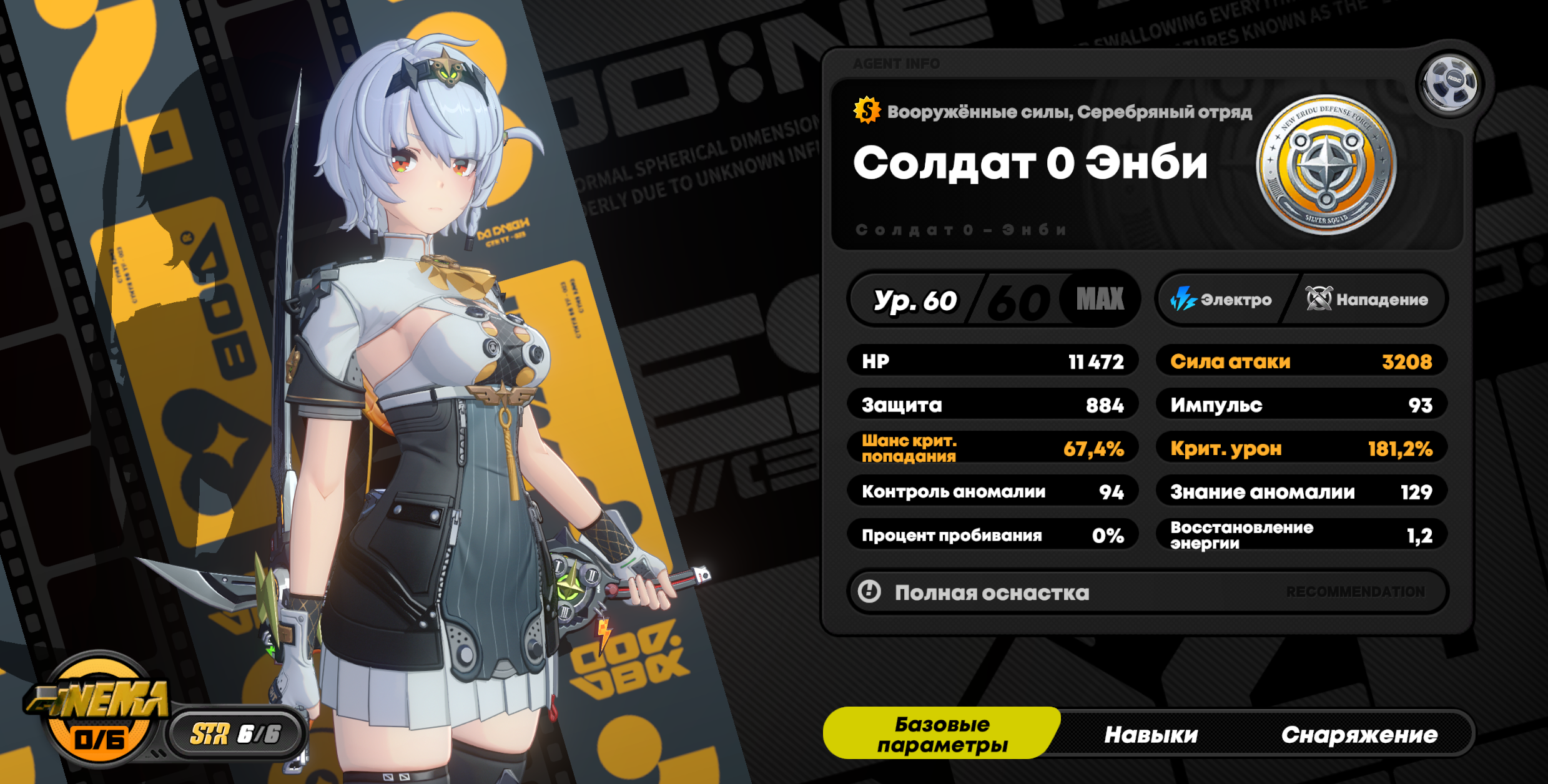Switch to the Навыки tab
Image resolution: width=1548 pixels, height=784 pixels.
[x=1150, y=735]
